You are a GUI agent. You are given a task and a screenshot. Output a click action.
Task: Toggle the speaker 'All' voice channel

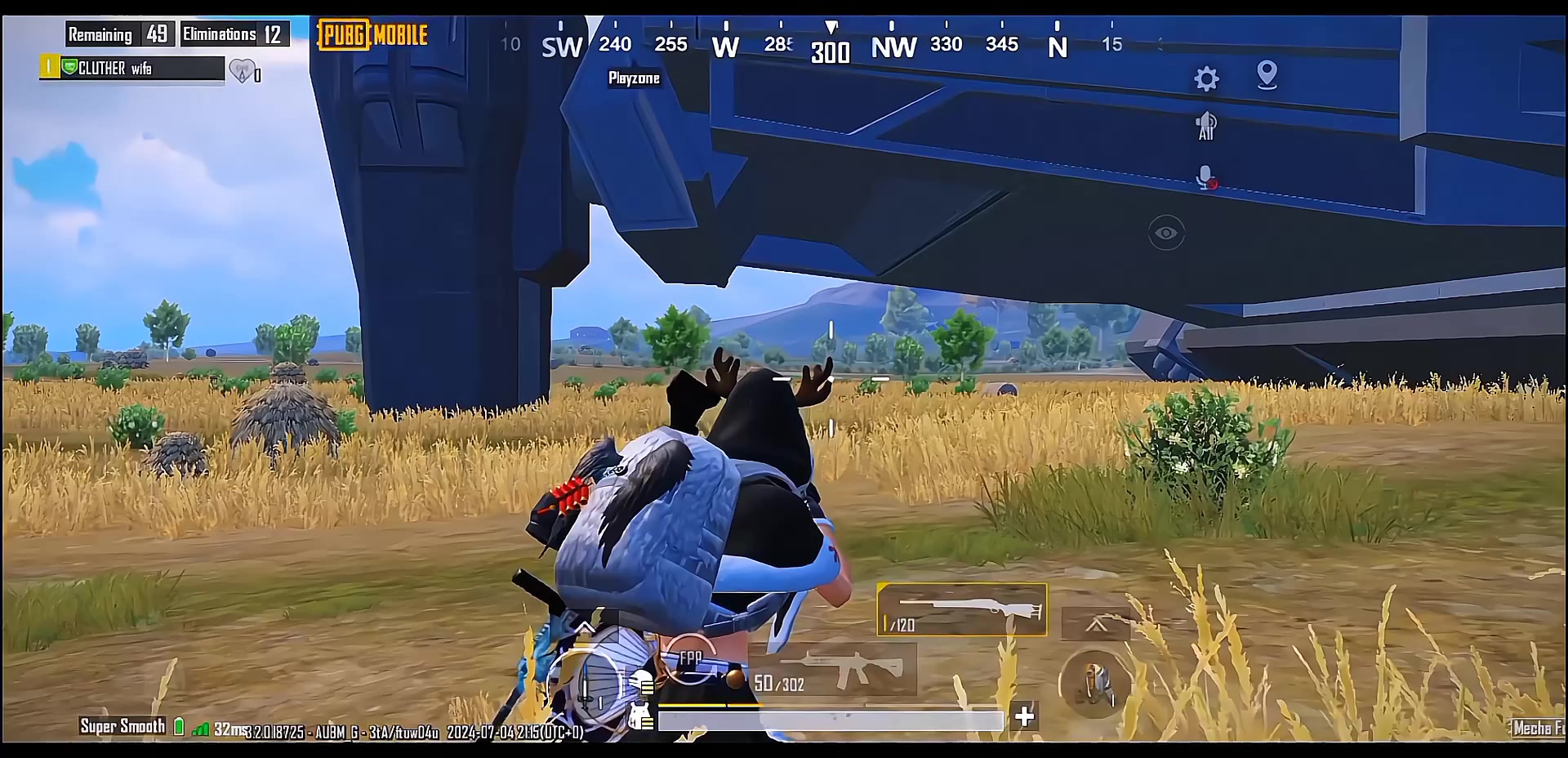1206,127
